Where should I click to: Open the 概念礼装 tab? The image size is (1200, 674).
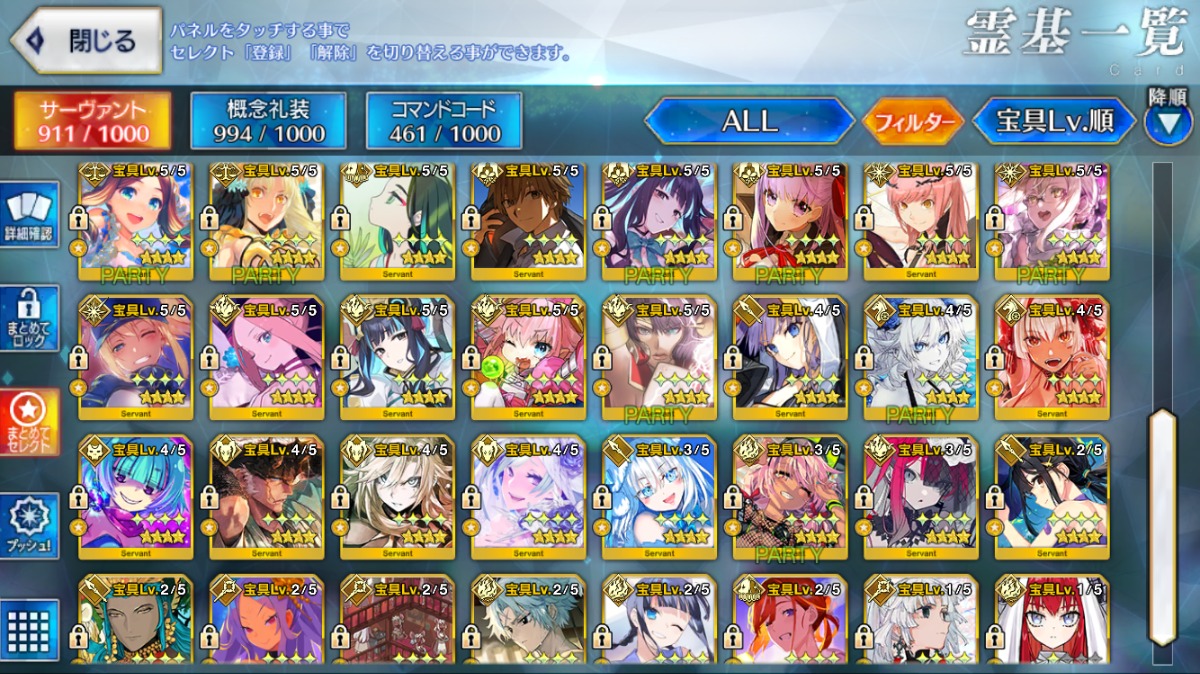(268, 121)
